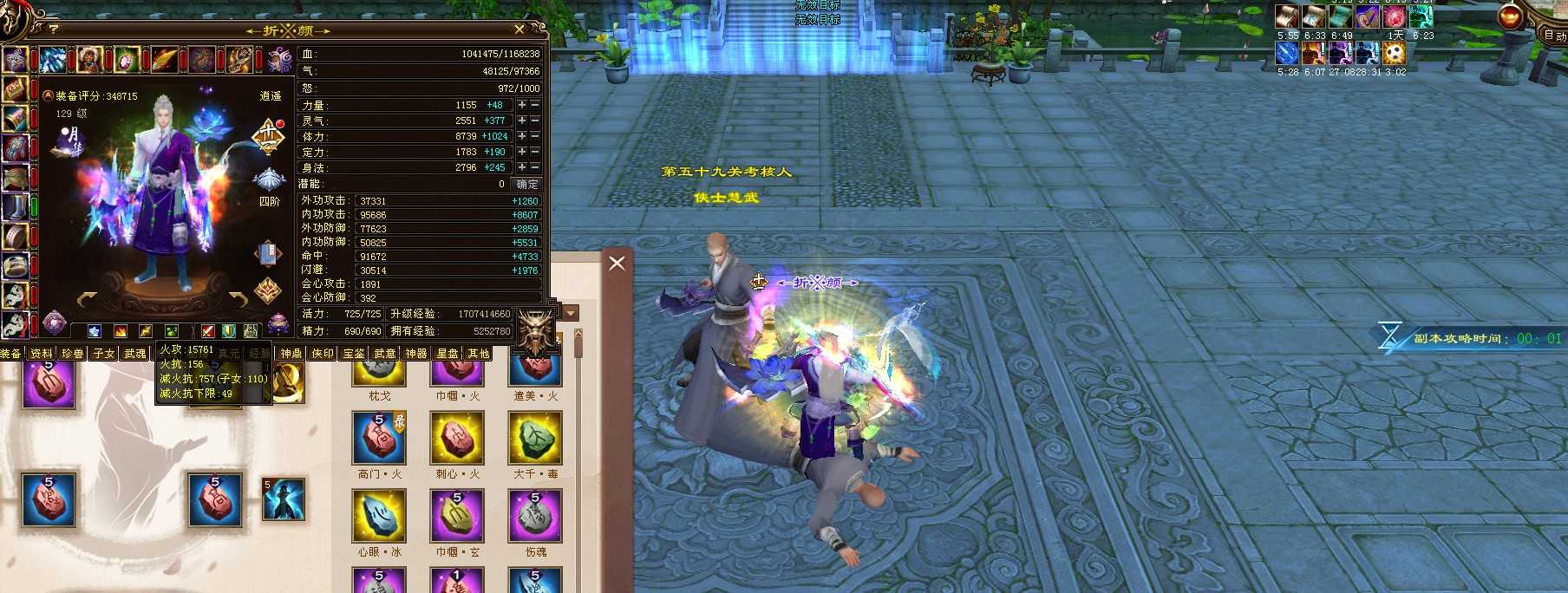Pick the 心眼·冰 rune stone
The image size is (1568, 593).
(x=379, y=517)
